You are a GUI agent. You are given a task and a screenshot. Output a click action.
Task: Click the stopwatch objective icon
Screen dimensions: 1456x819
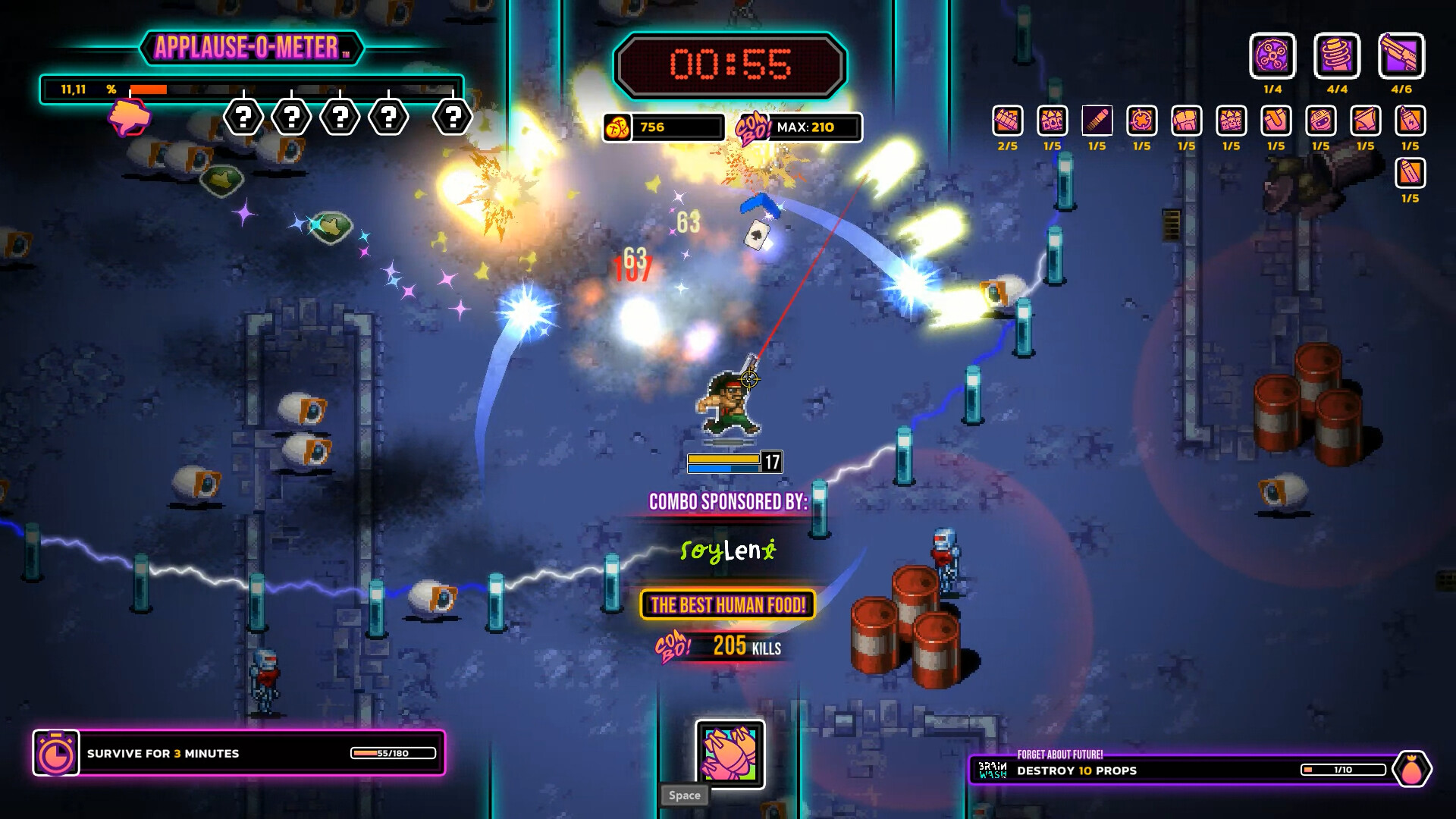coord(56,753)
